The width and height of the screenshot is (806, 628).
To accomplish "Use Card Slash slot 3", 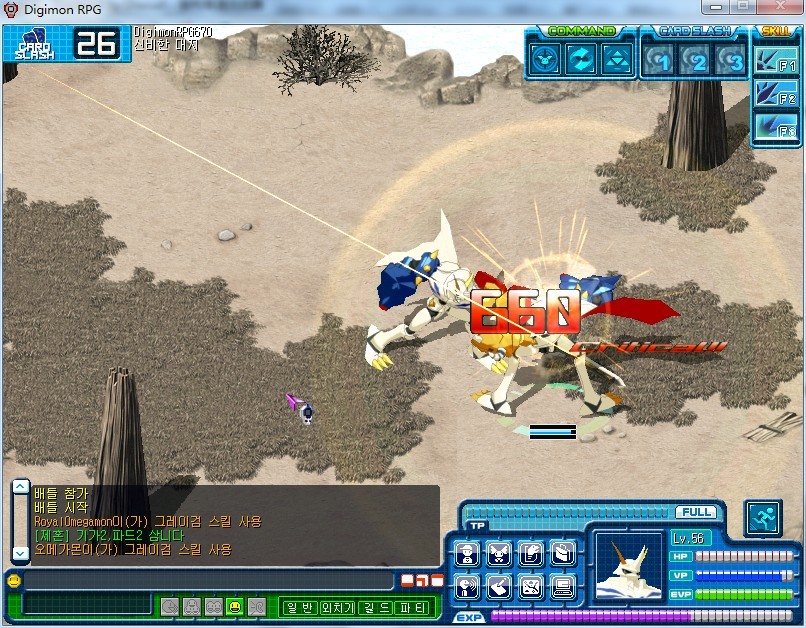I will [735, 60].
